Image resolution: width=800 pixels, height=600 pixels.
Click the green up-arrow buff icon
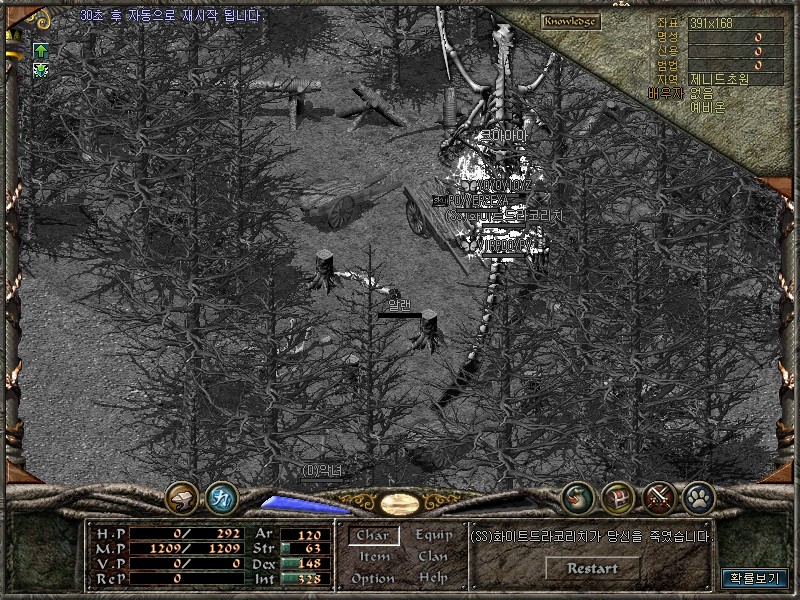coord(41,50)
